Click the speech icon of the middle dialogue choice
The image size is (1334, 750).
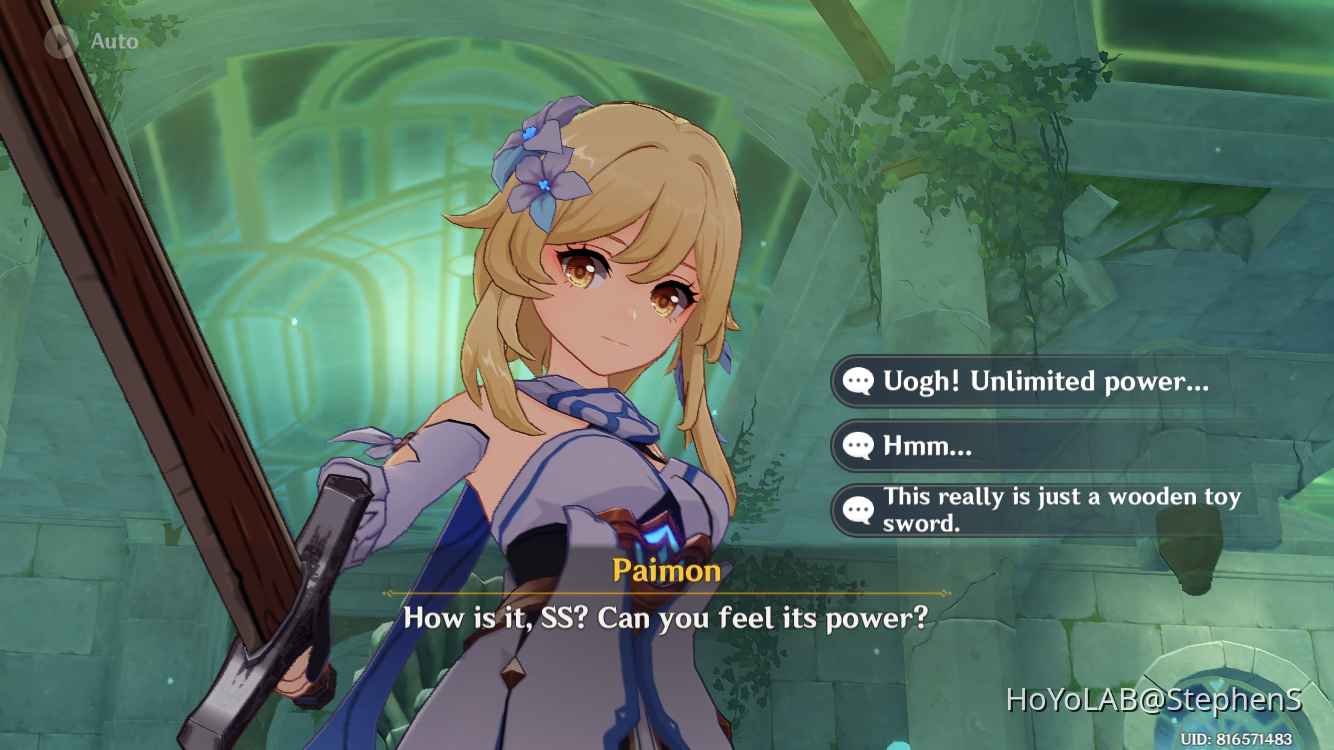861,446
